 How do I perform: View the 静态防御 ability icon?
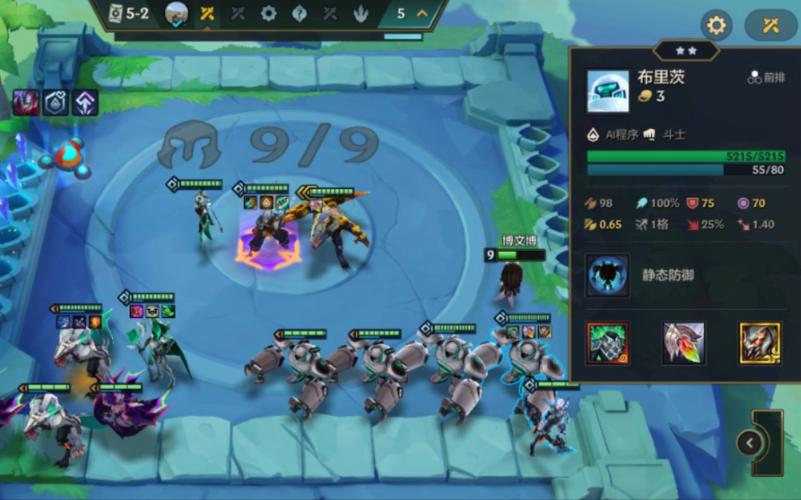point(607,274)
